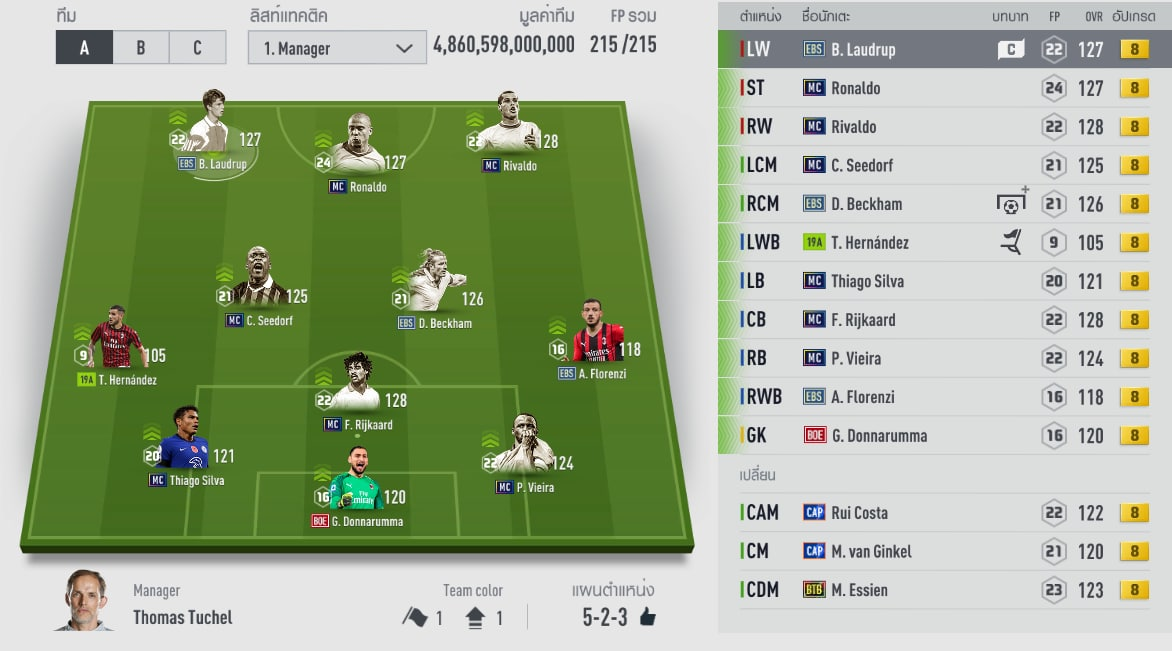1172x651 pixels.
Task: Open the 5-2-3 formation selector
Action: (x=618, y=617)
